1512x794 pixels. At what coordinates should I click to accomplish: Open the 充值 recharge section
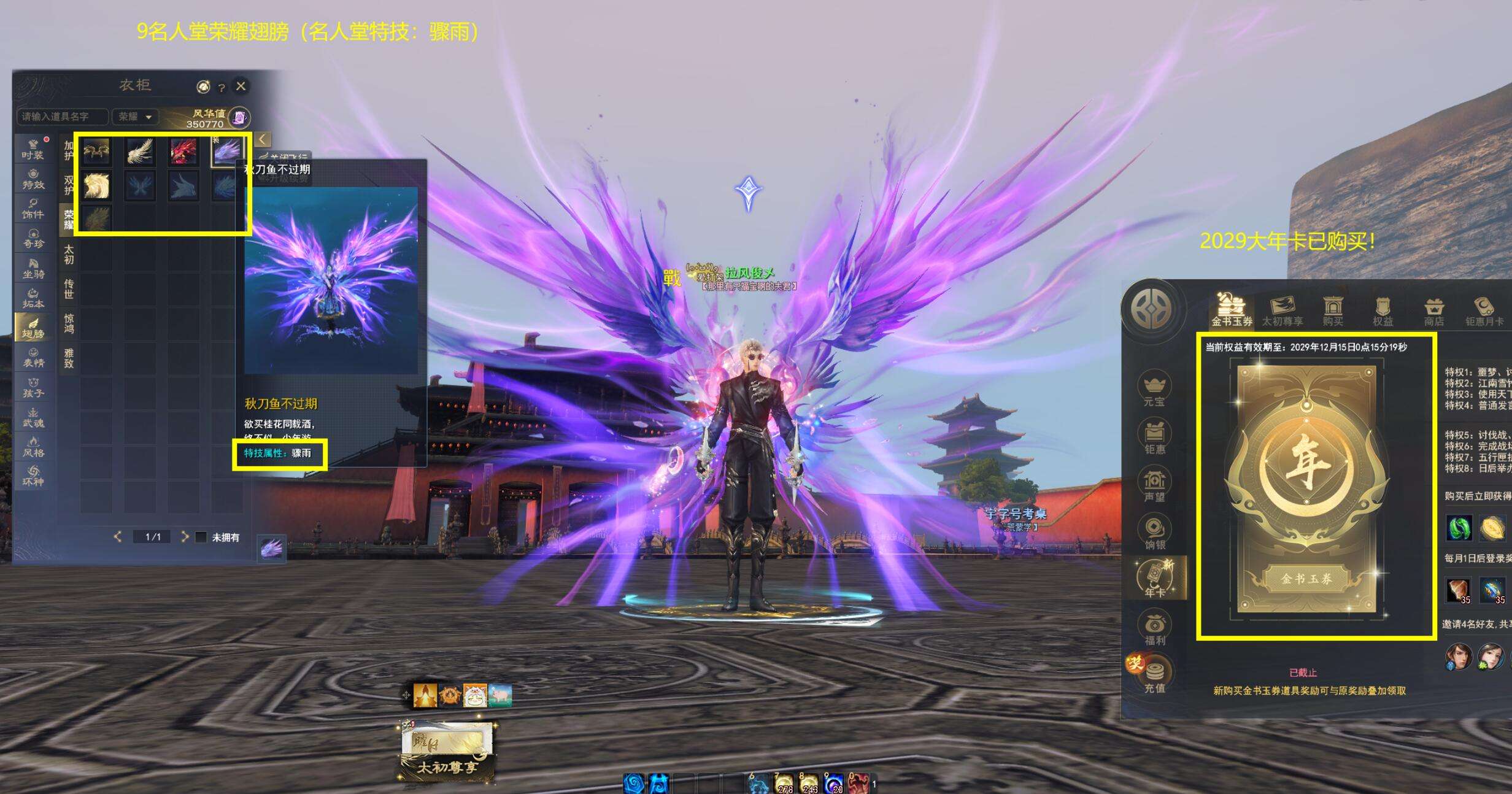(x=1154, y=676)
